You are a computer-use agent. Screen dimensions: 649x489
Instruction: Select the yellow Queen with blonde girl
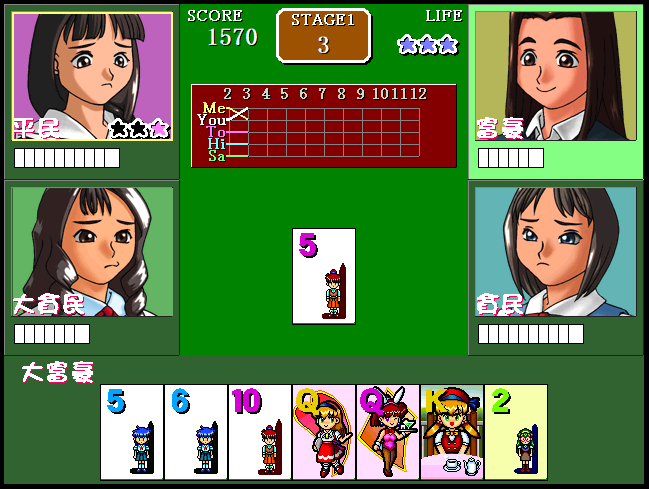(324, 432)
